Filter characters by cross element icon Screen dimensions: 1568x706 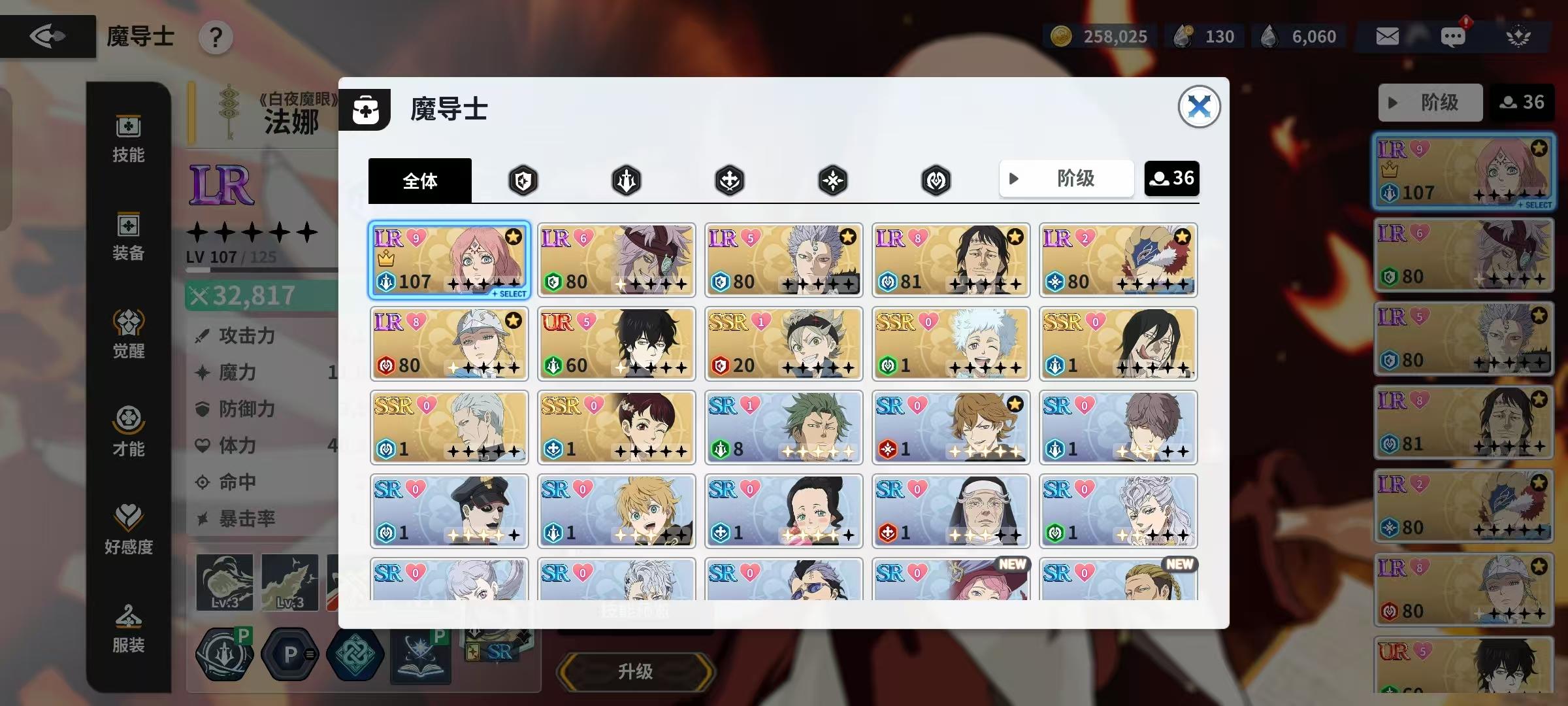729,180
